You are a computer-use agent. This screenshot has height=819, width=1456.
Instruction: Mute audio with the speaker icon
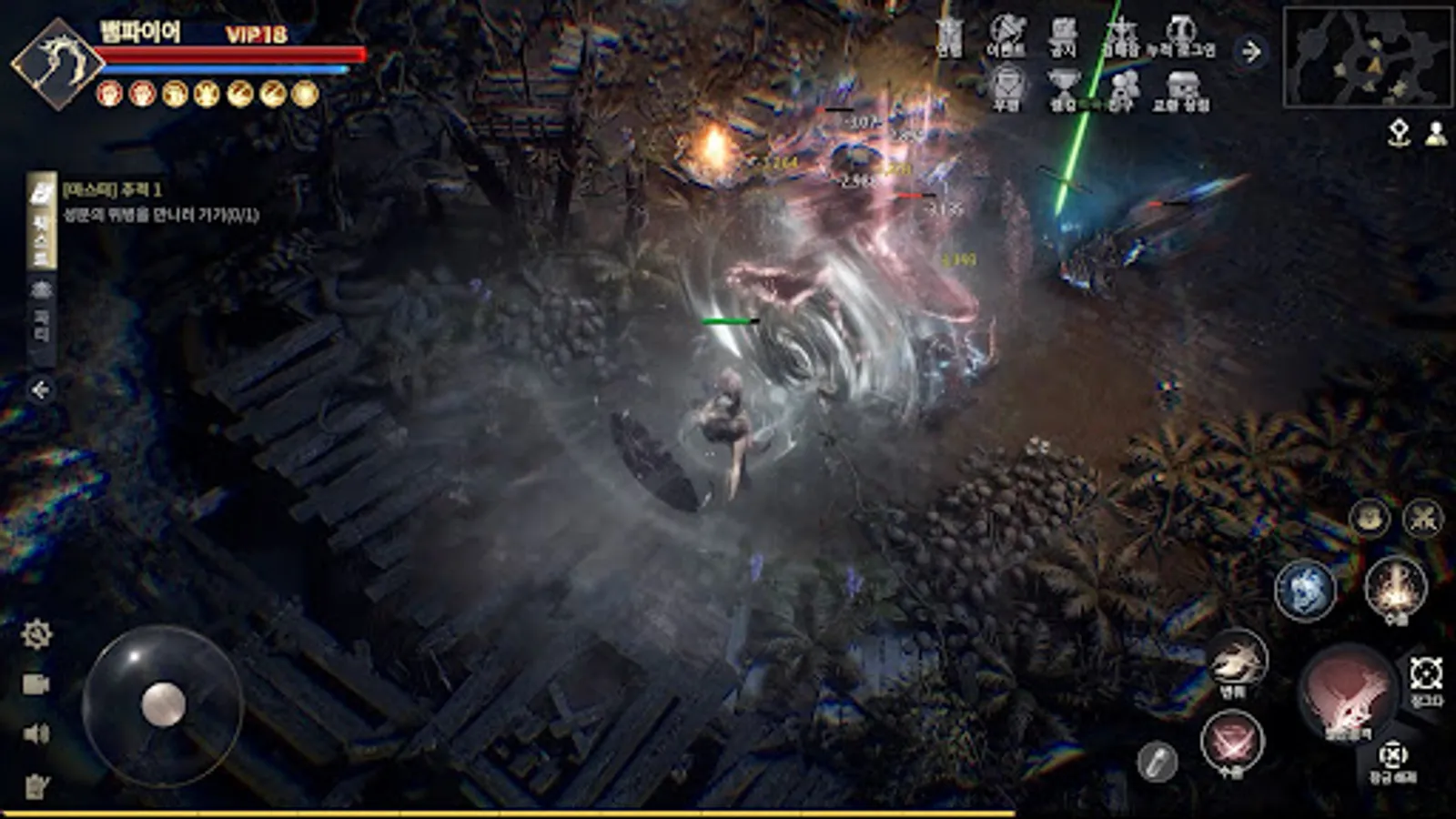[x=38, y=733]
